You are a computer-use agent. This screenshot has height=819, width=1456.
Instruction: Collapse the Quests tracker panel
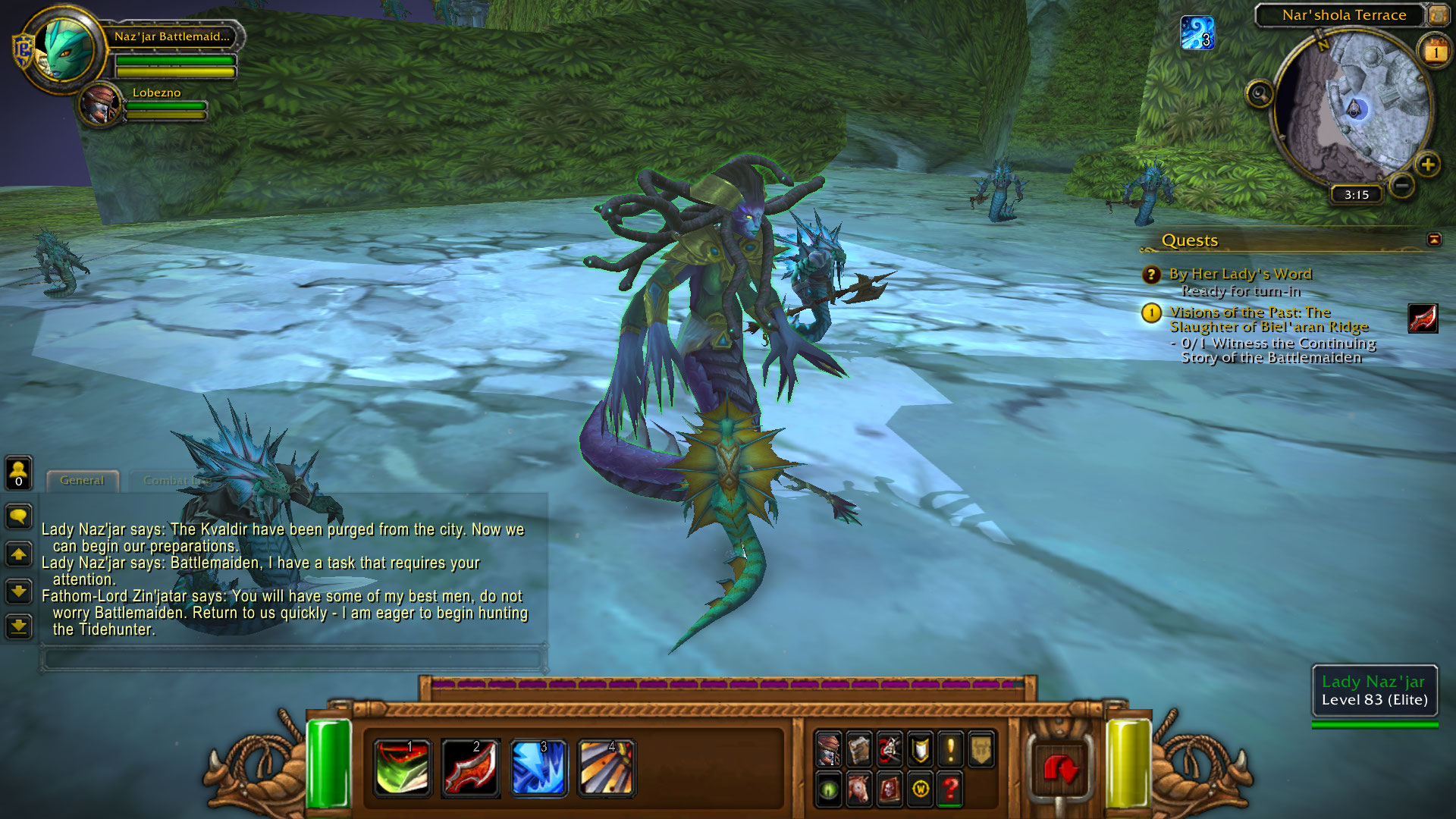click(1433, 240)
